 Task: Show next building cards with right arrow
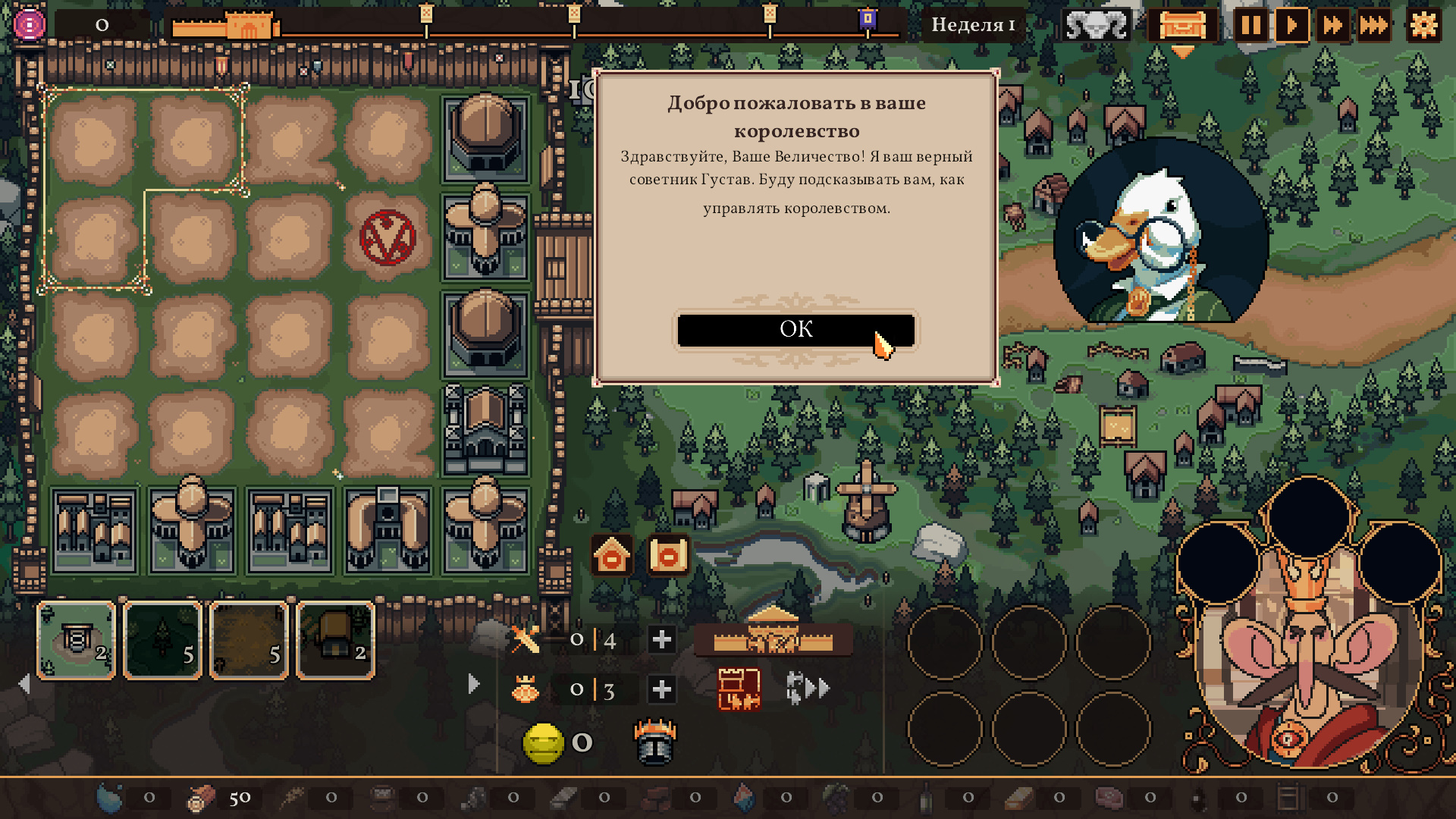pyautogui.click(x=474, y=684)
